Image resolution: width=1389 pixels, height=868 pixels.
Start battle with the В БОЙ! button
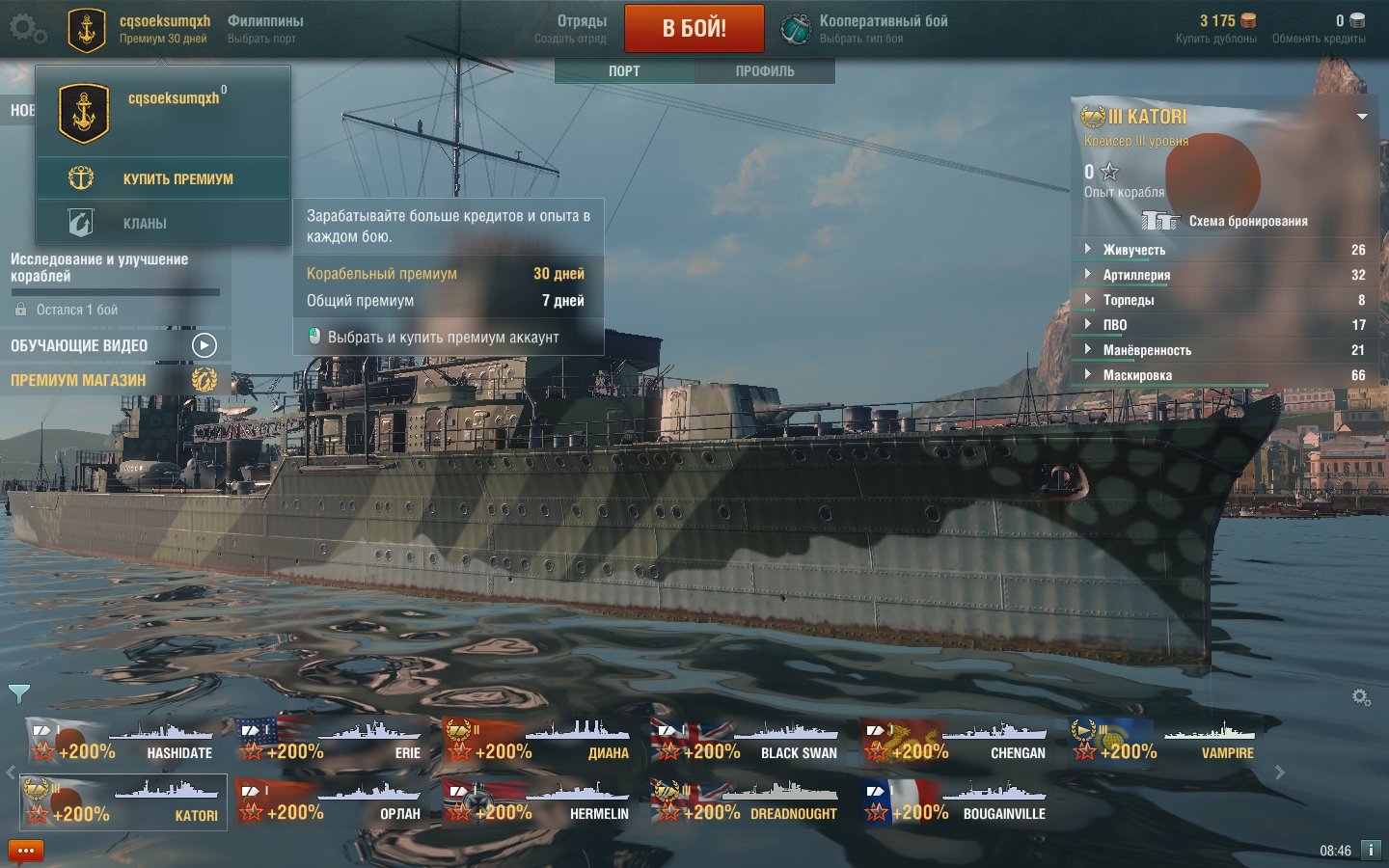point(694,28)
